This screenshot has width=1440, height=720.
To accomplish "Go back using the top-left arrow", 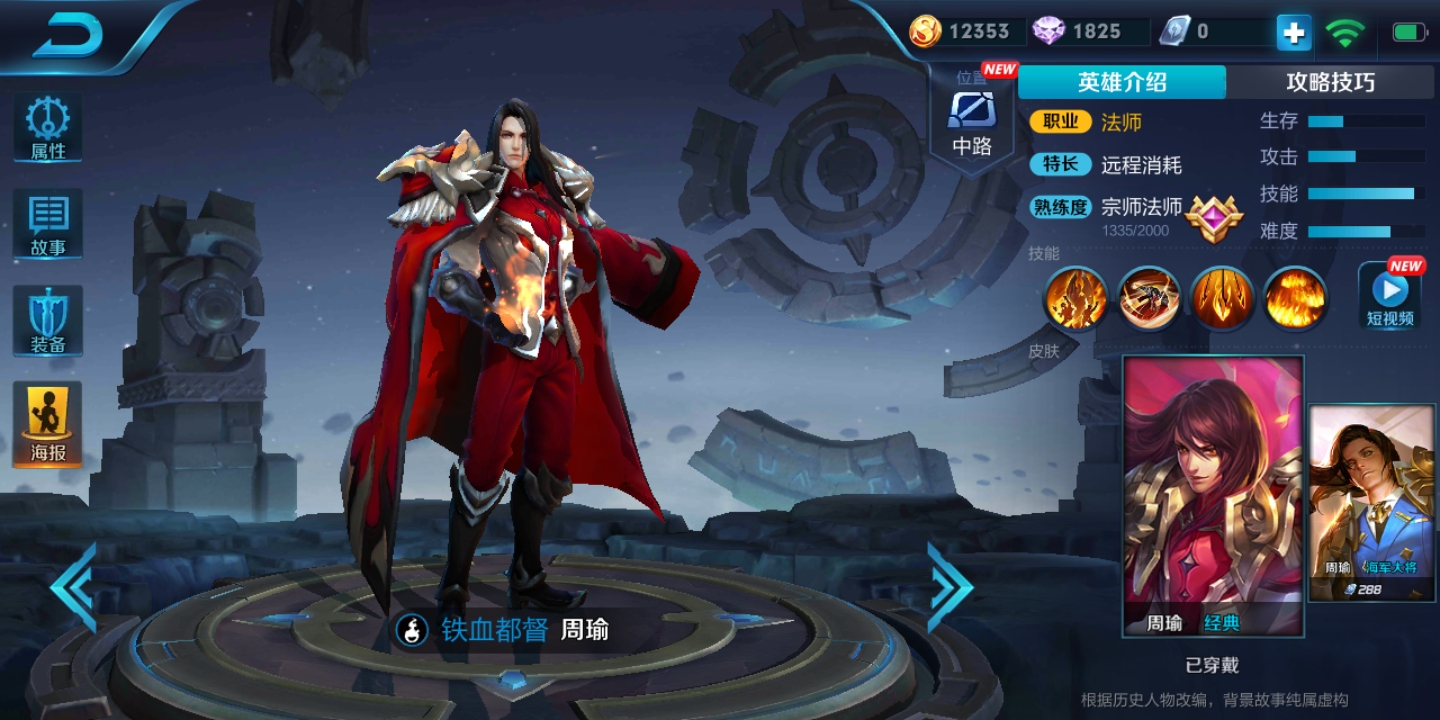I will pyautogui.click(x=68, y=36).
